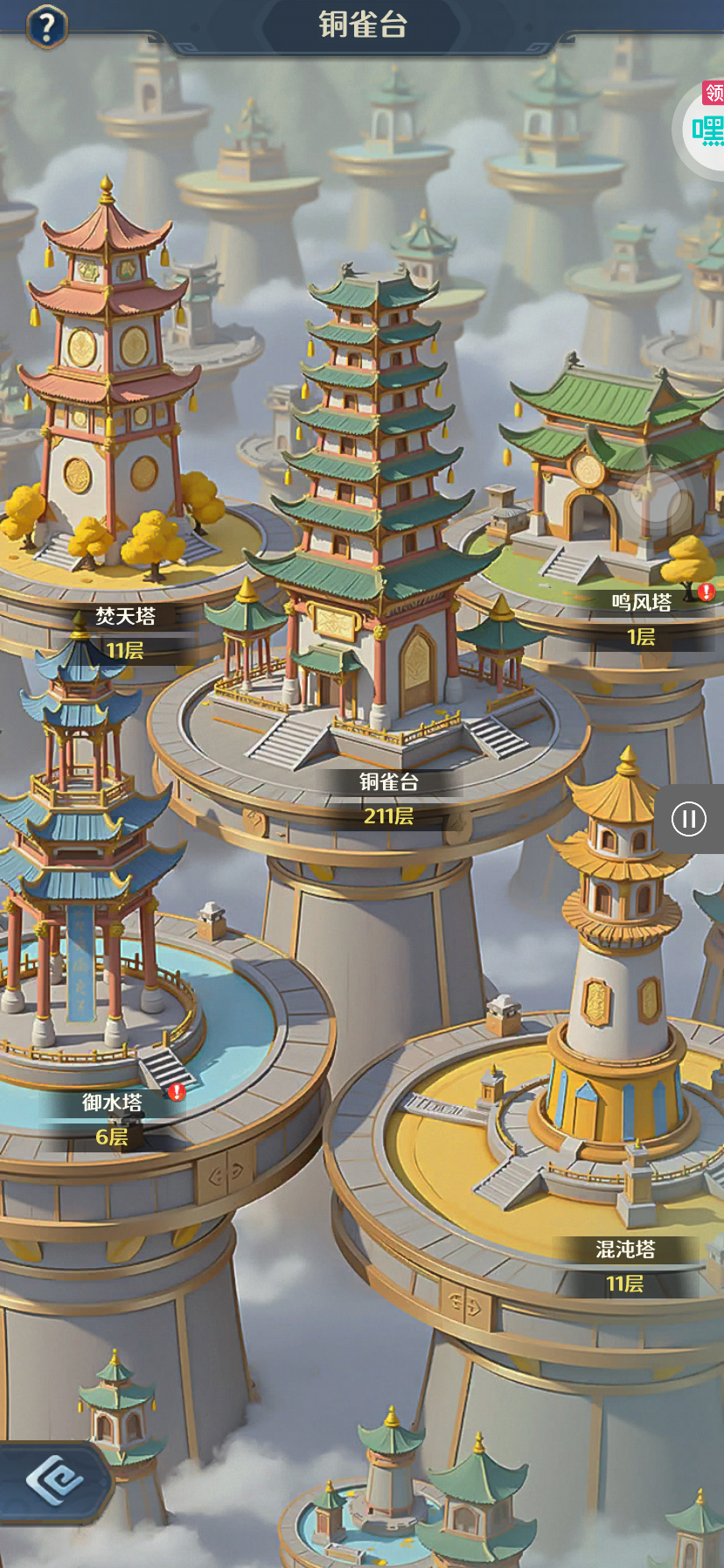The width and height of the screenshot is (724, 1568).
Task: Select the 混沌塔 tower label
Action: click(625, 1250)
